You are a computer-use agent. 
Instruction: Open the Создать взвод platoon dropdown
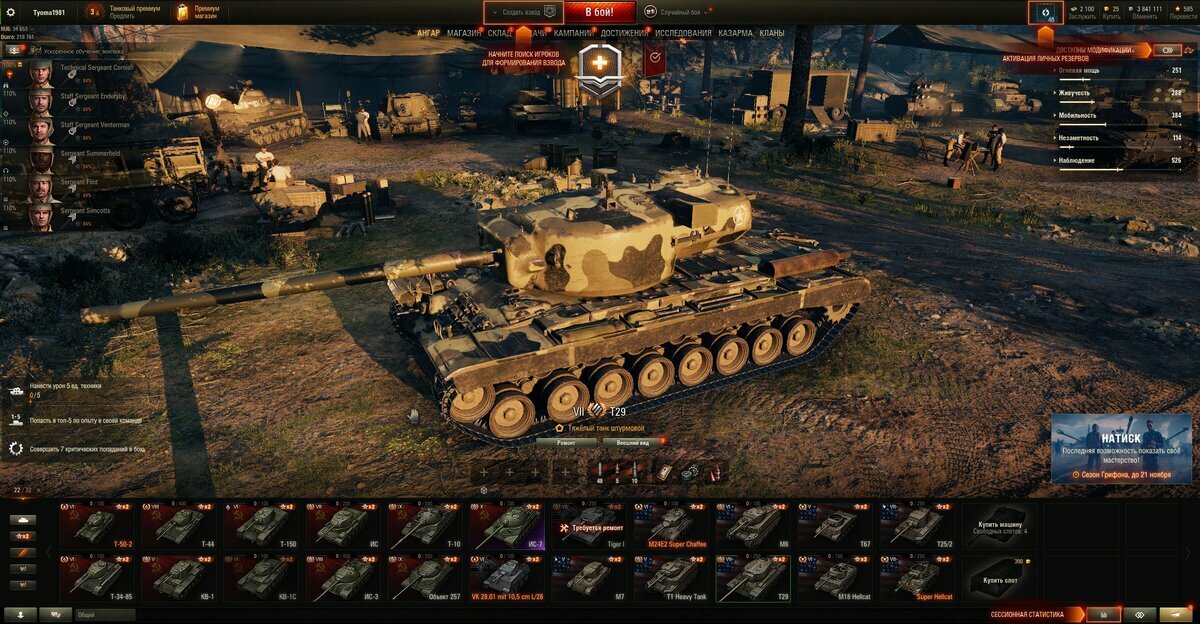point(523,12)
